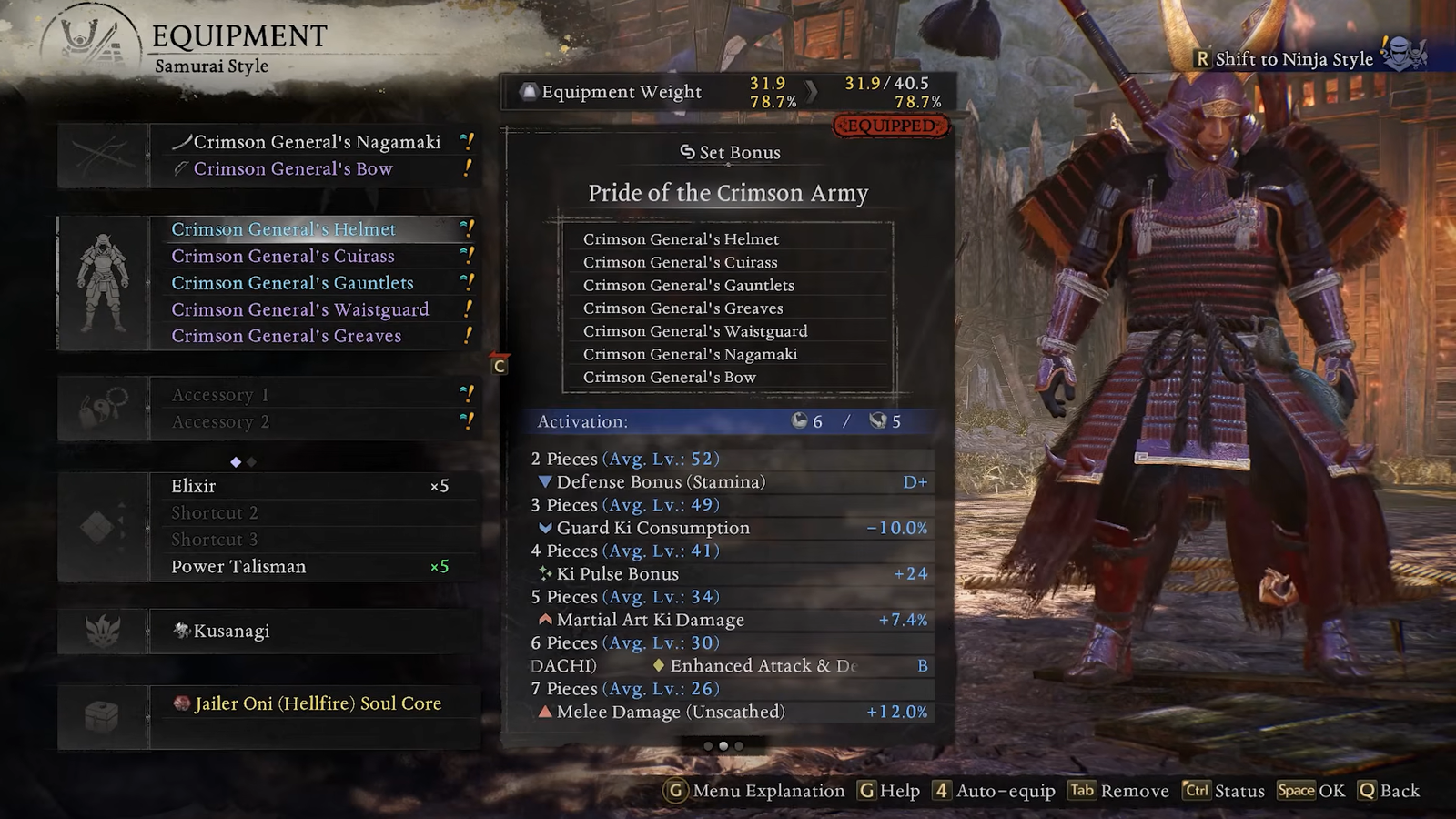Select the Power Talisman shortcut
The image size is (1456, 819).
pos(309,567)
